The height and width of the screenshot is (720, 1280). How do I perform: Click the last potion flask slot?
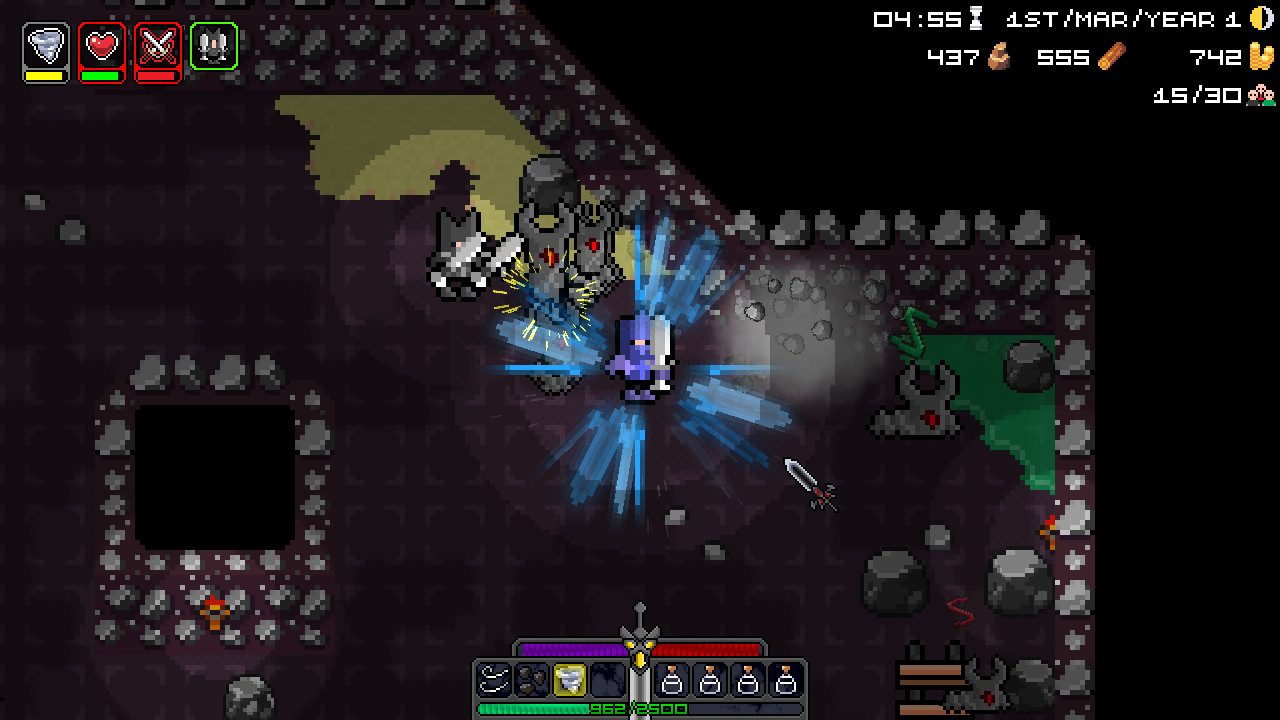coord(786,679)
